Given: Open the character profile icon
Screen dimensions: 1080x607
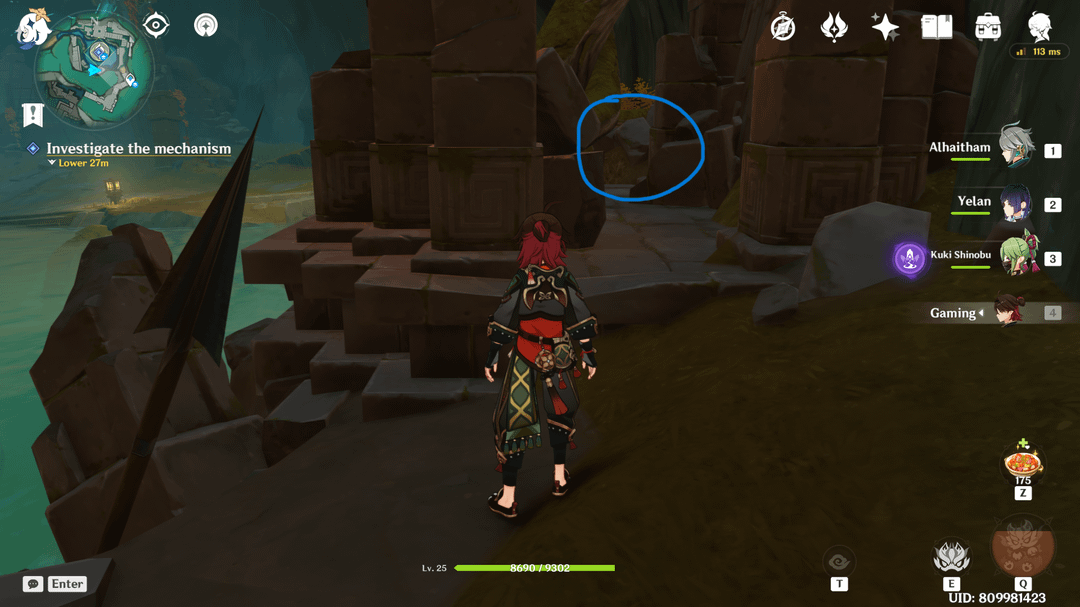Looking at the screenshot, I should pyautogui.click(x=1040, y=26).
